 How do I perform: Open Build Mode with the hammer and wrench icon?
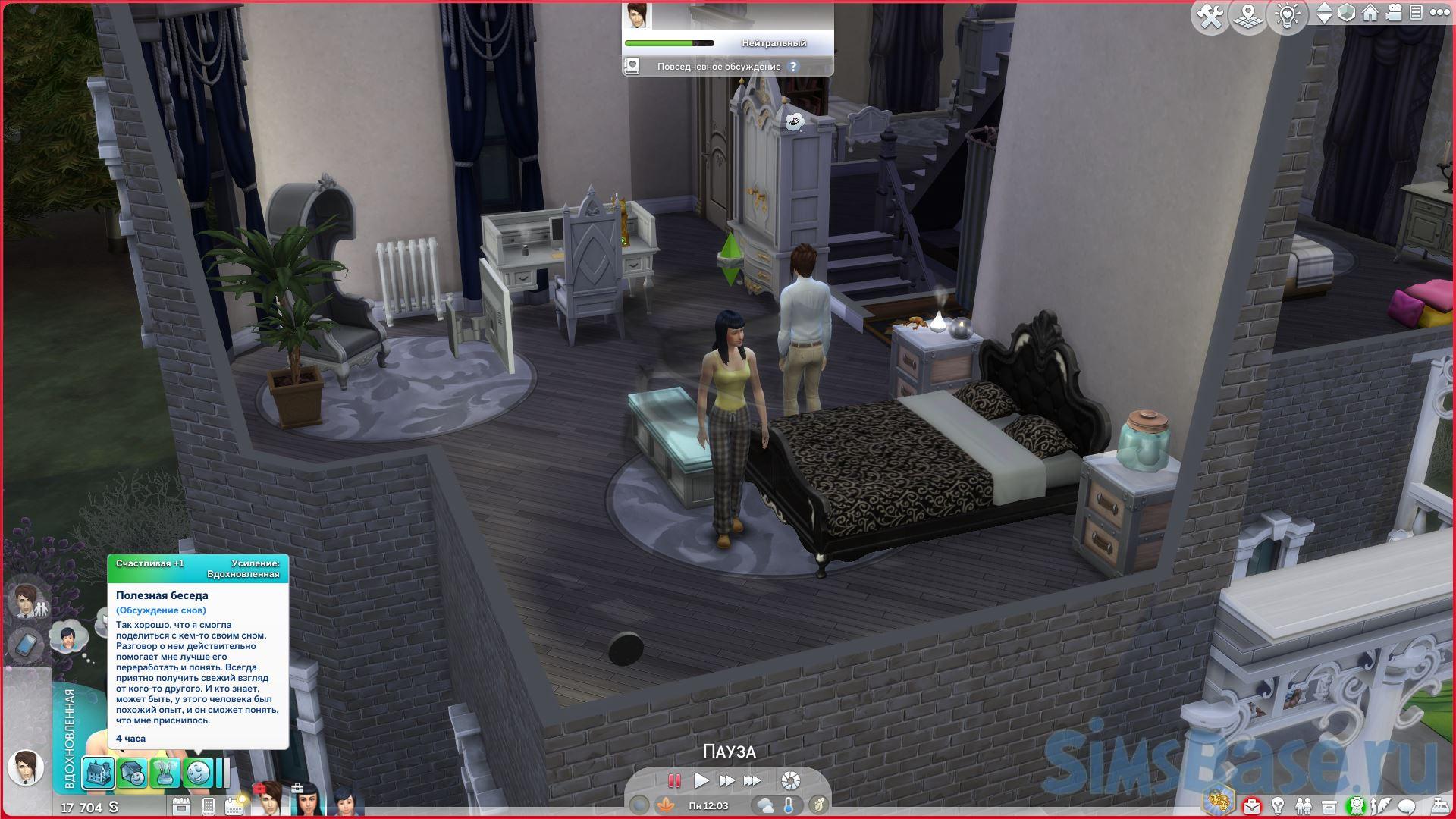(x=1210, y=16)
